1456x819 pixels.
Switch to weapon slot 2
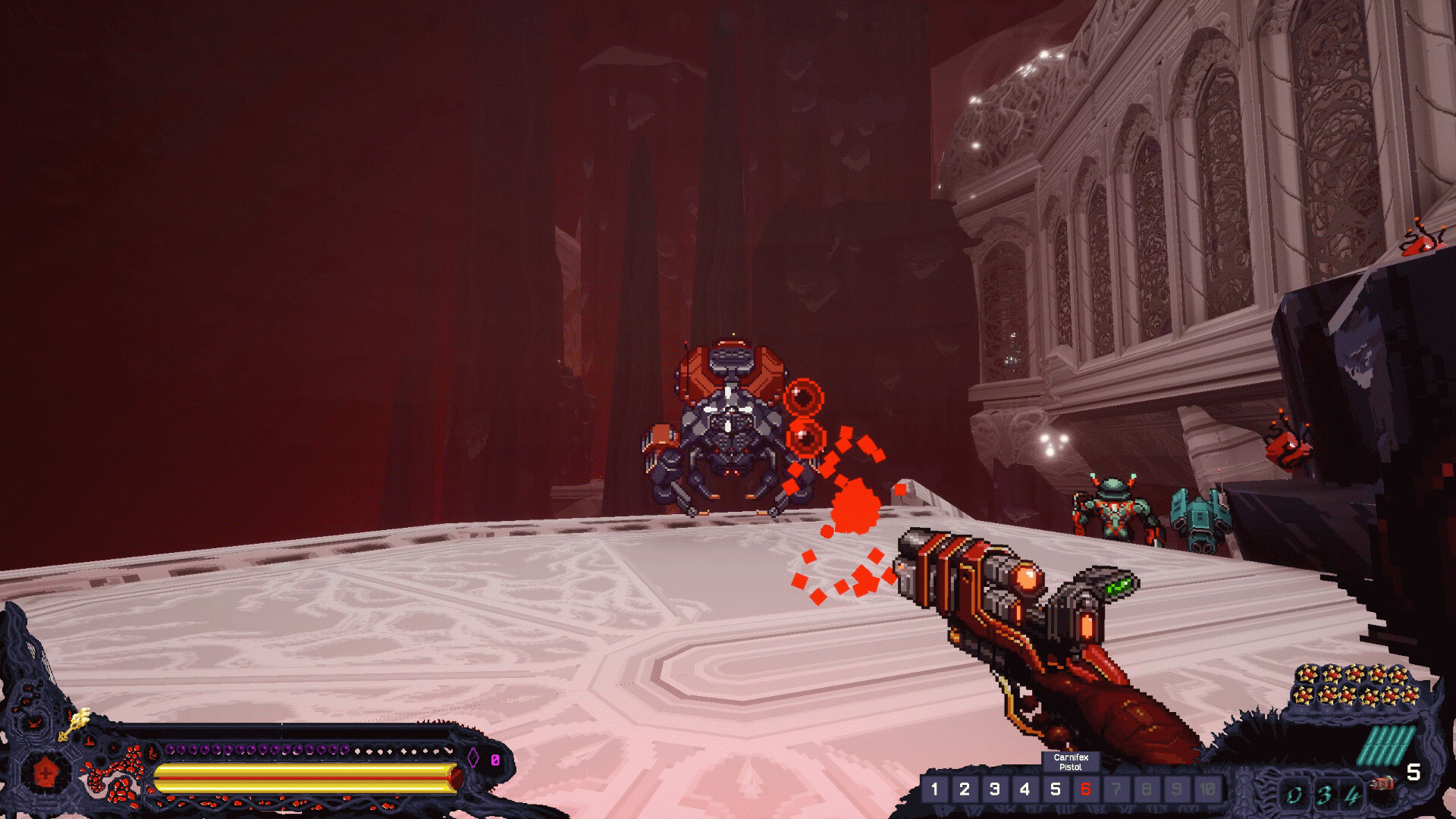click(x=965, y=789)
